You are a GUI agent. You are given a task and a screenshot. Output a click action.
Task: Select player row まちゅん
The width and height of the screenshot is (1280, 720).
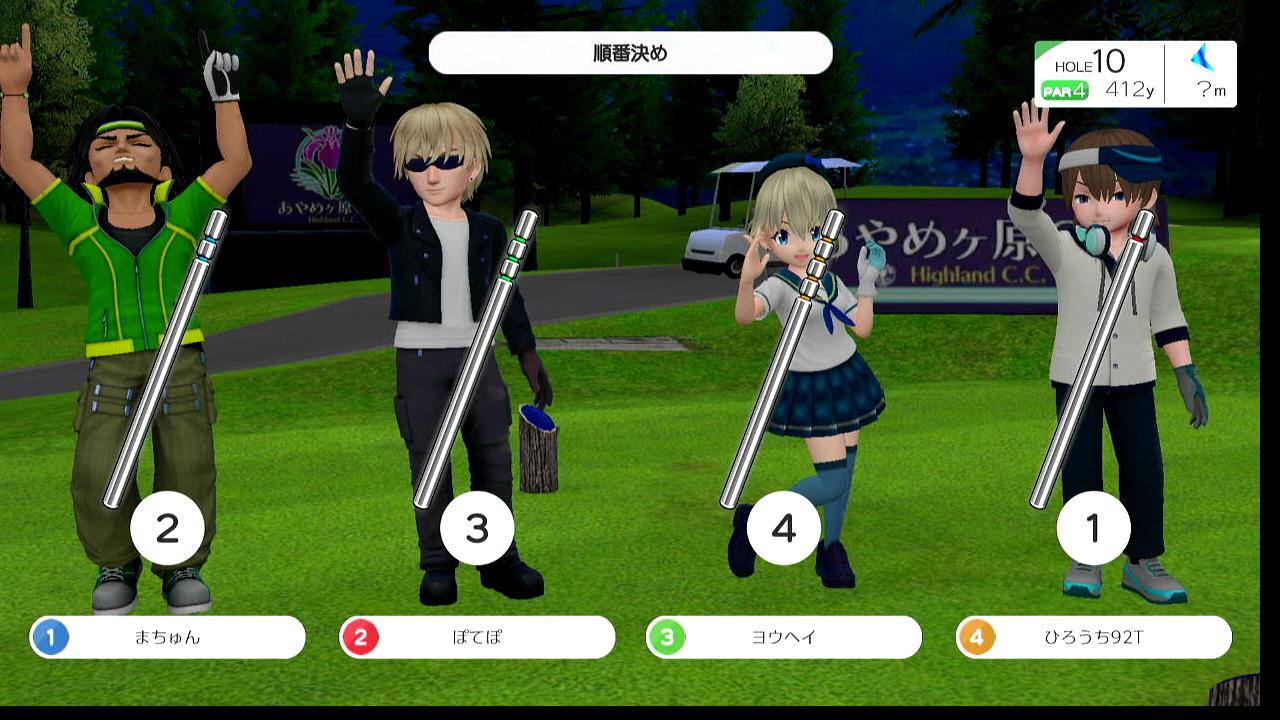point(167,637)
